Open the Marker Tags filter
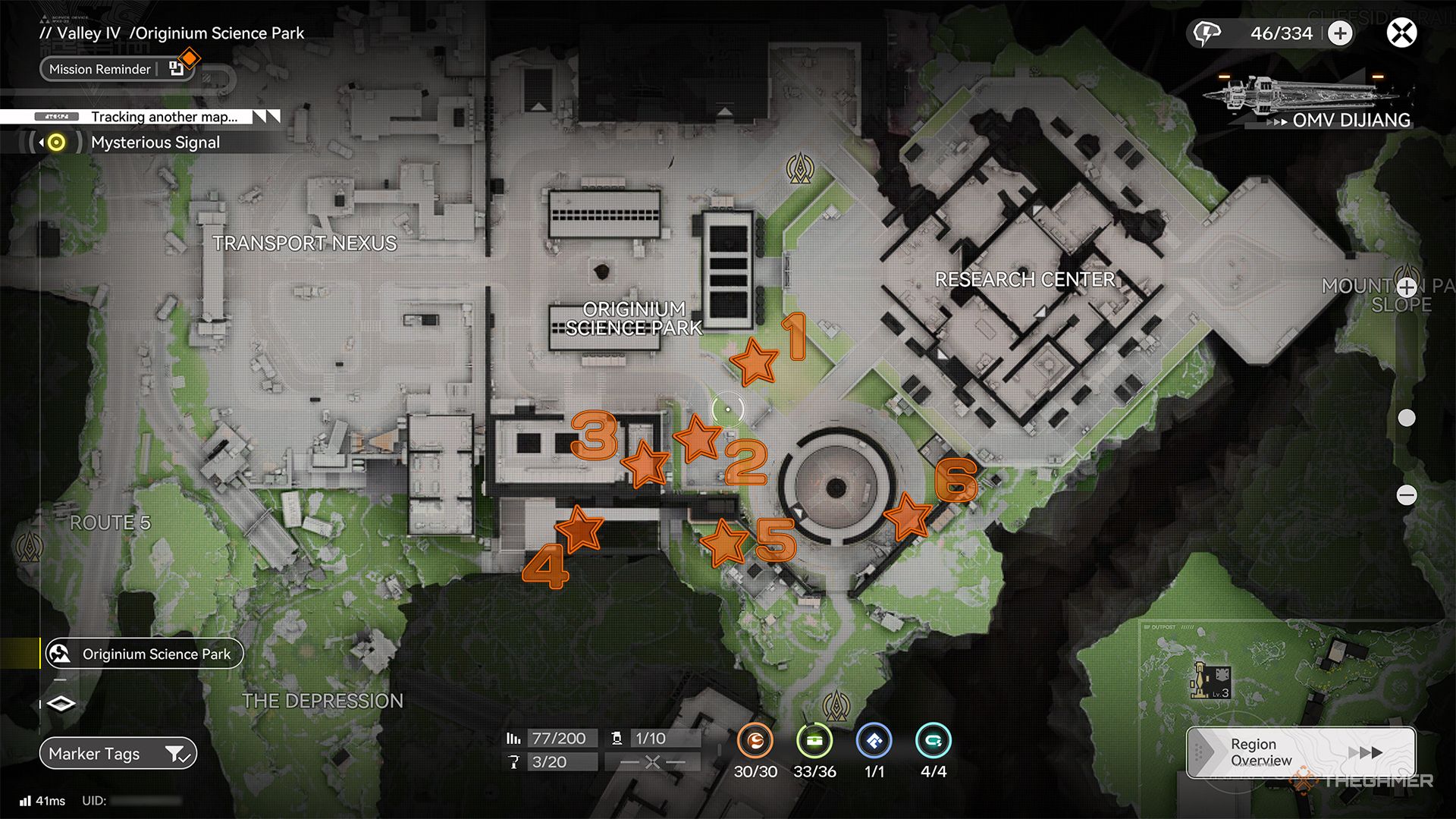 point(118,754)
